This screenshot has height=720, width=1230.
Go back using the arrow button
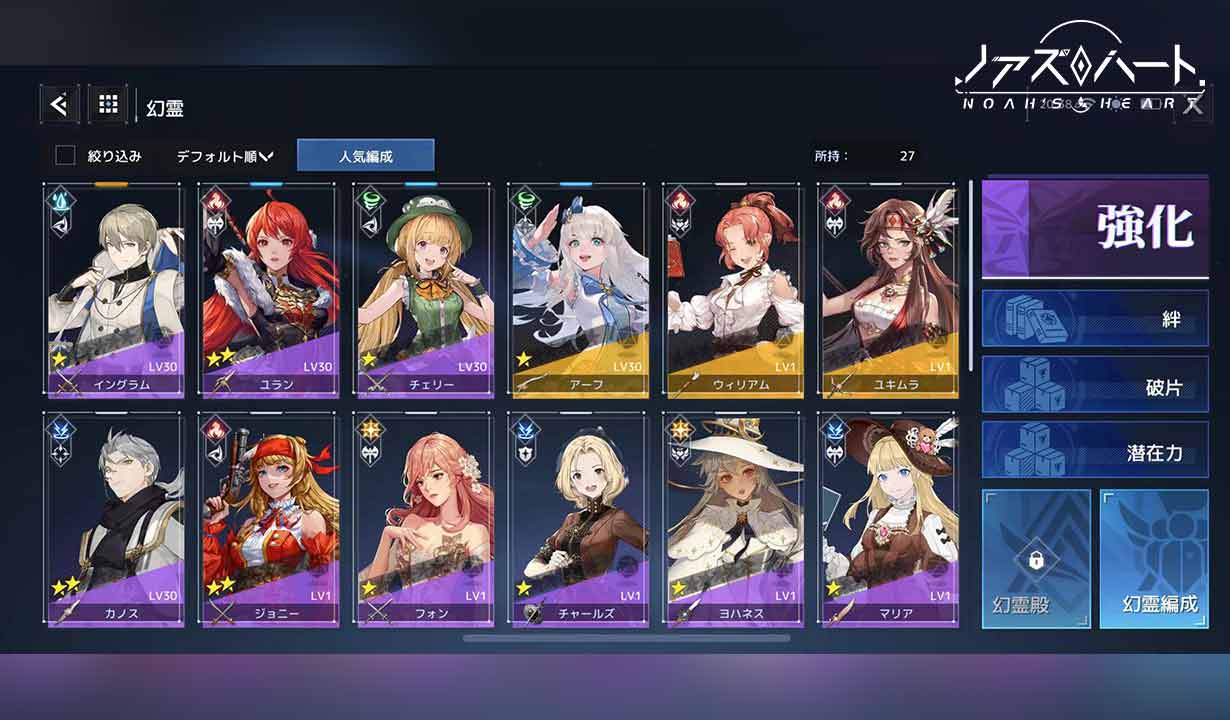pos(59,104)
